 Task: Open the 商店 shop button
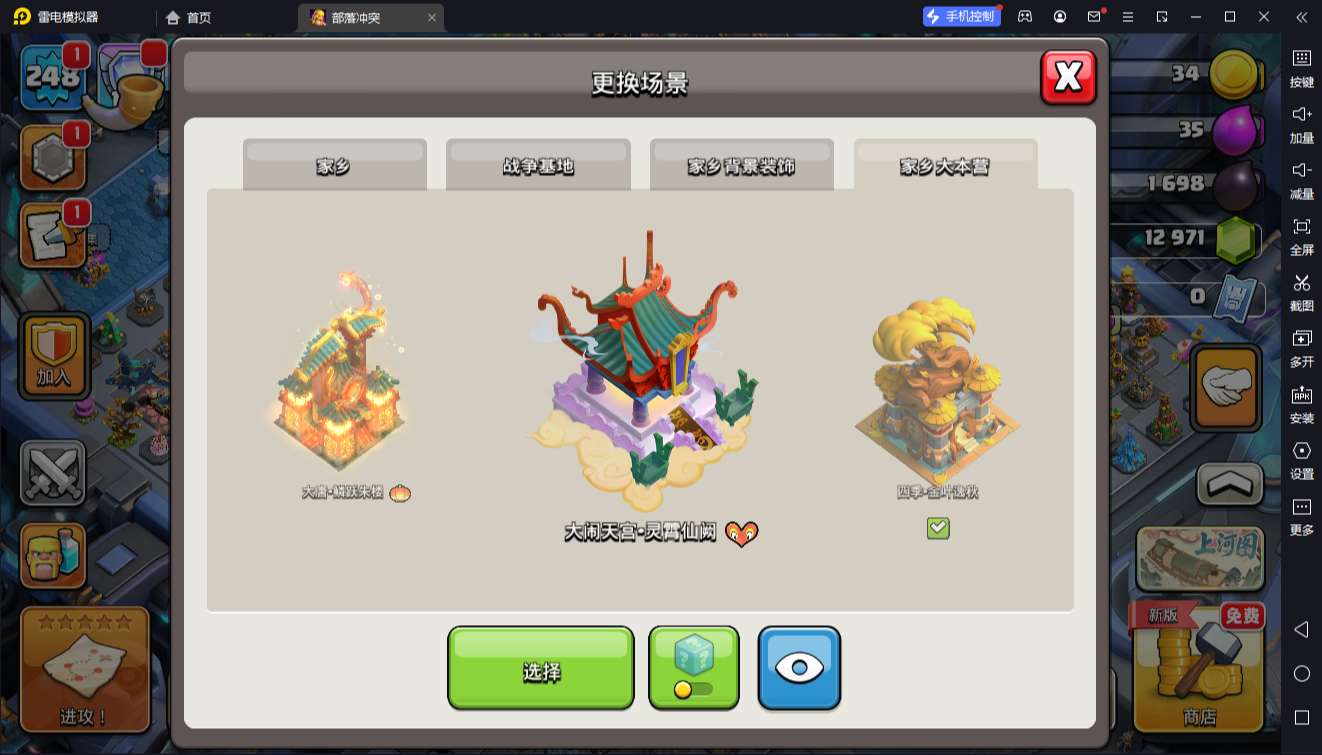[1199, 667]
